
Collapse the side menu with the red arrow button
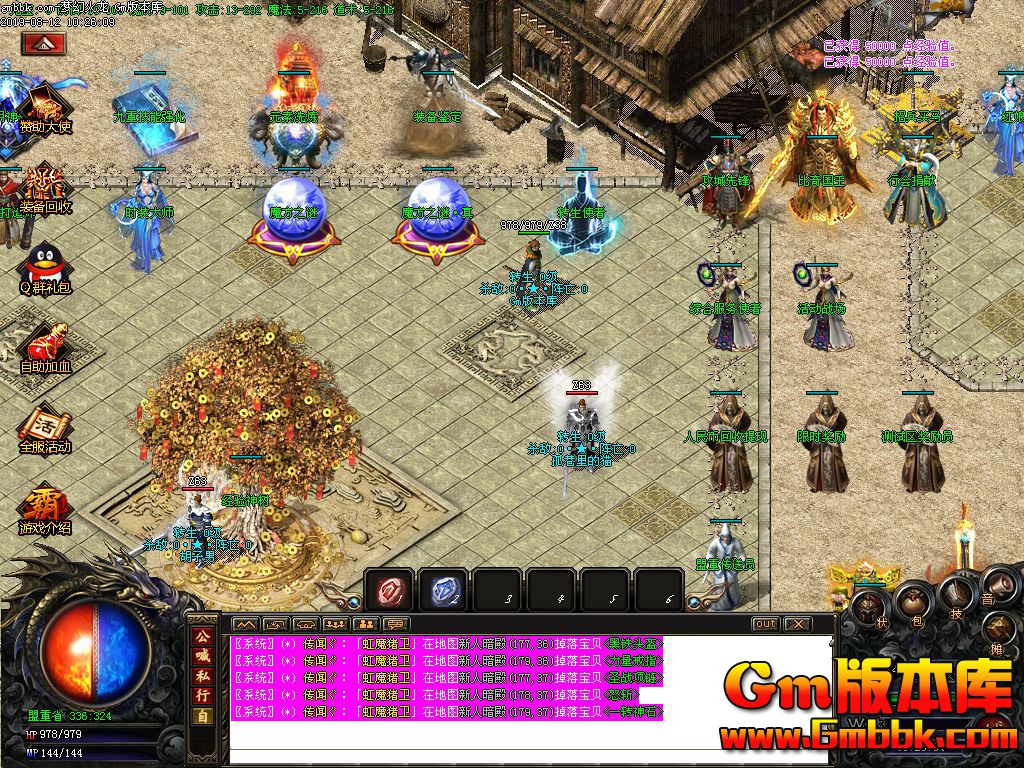coord(43,44)
